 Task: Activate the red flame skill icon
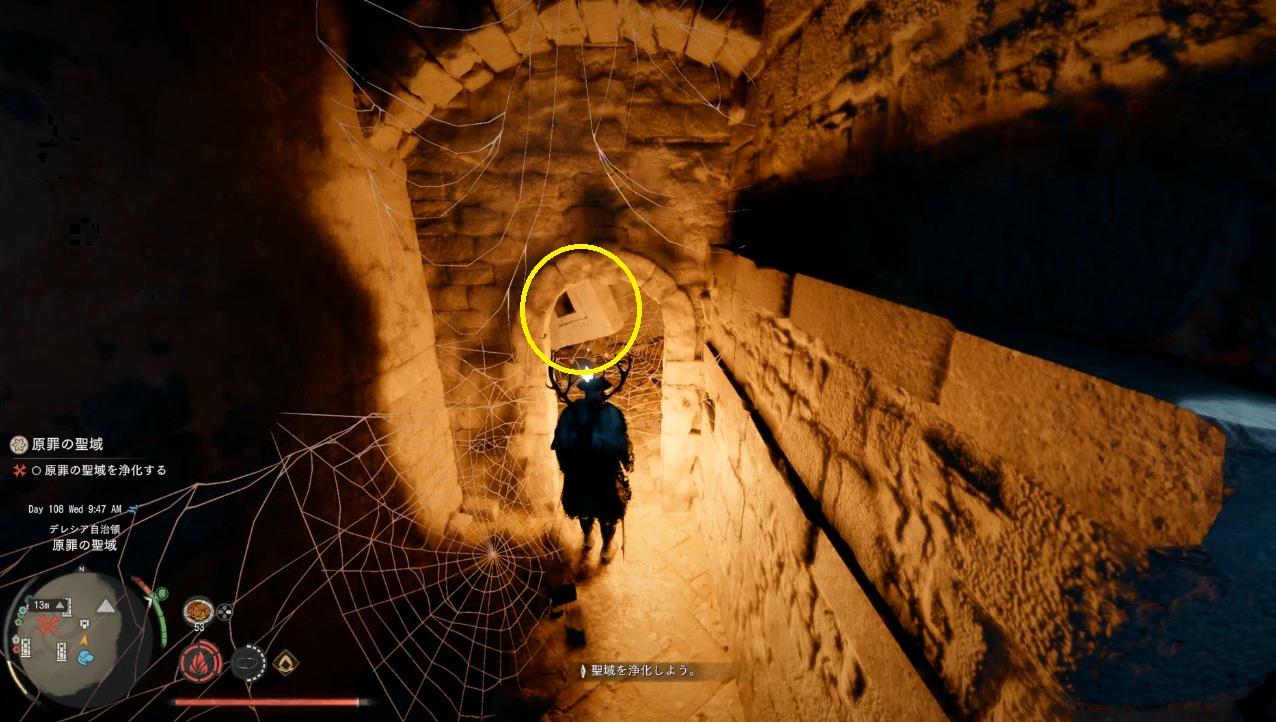click(x=200, y=662)
